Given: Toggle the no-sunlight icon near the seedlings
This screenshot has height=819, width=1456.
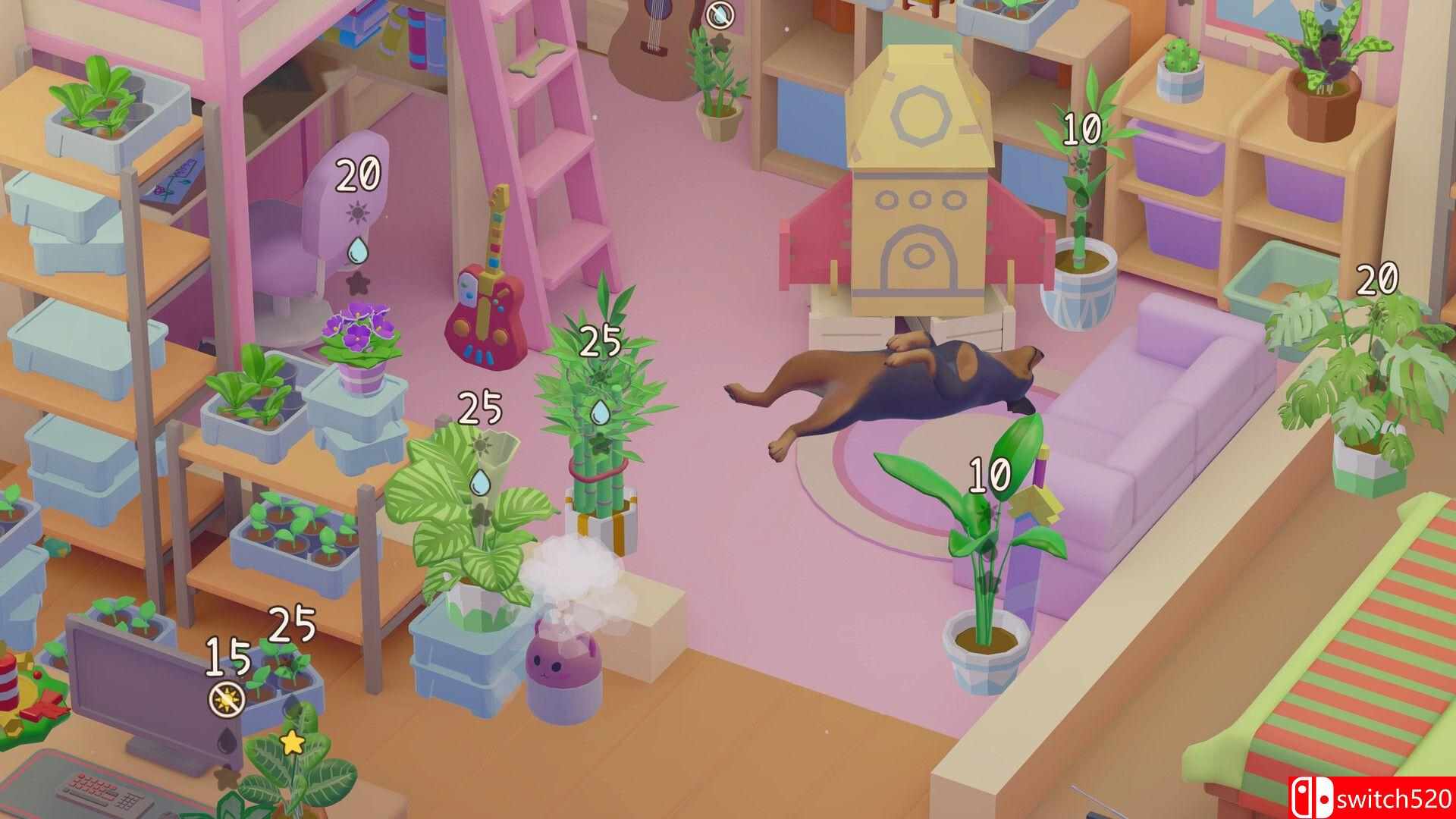Looking at the screenshot, I should pyautogui.click(x=226, y=699).
